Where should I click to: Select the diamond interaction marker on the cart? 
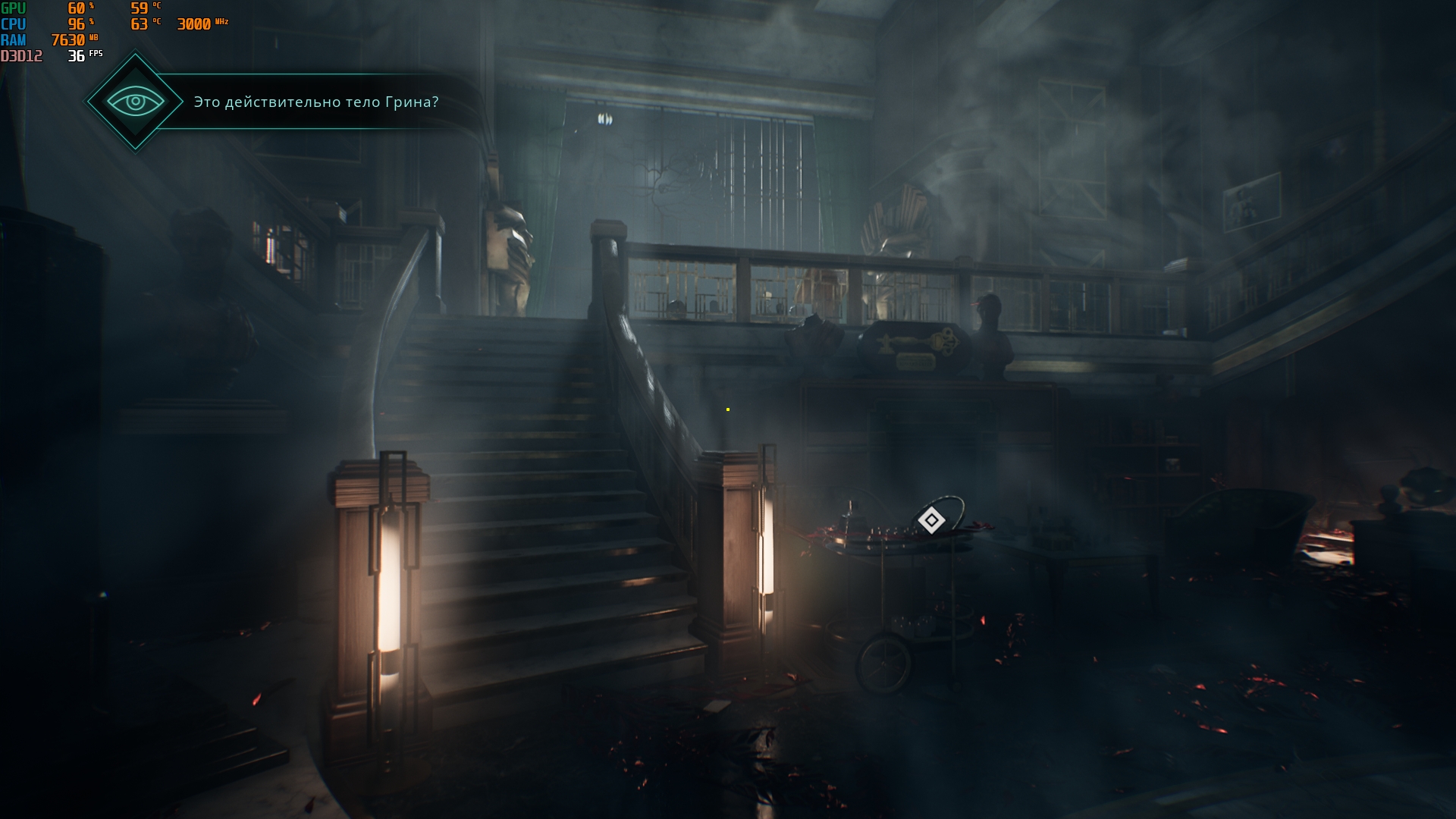931,520
